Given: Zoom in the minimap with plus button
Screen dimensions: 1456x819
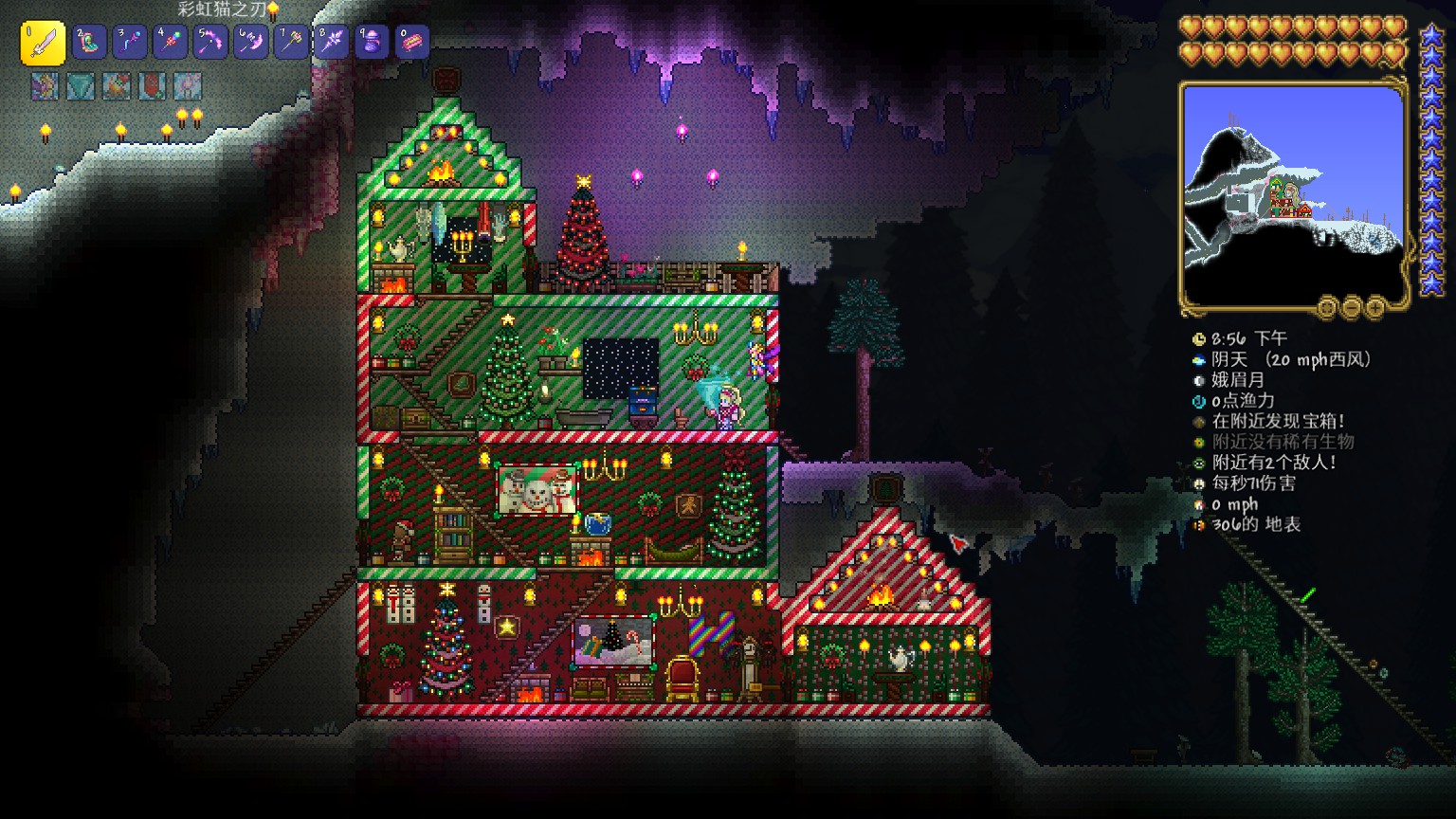Looking at the screenshot, I should (1375, 307).
